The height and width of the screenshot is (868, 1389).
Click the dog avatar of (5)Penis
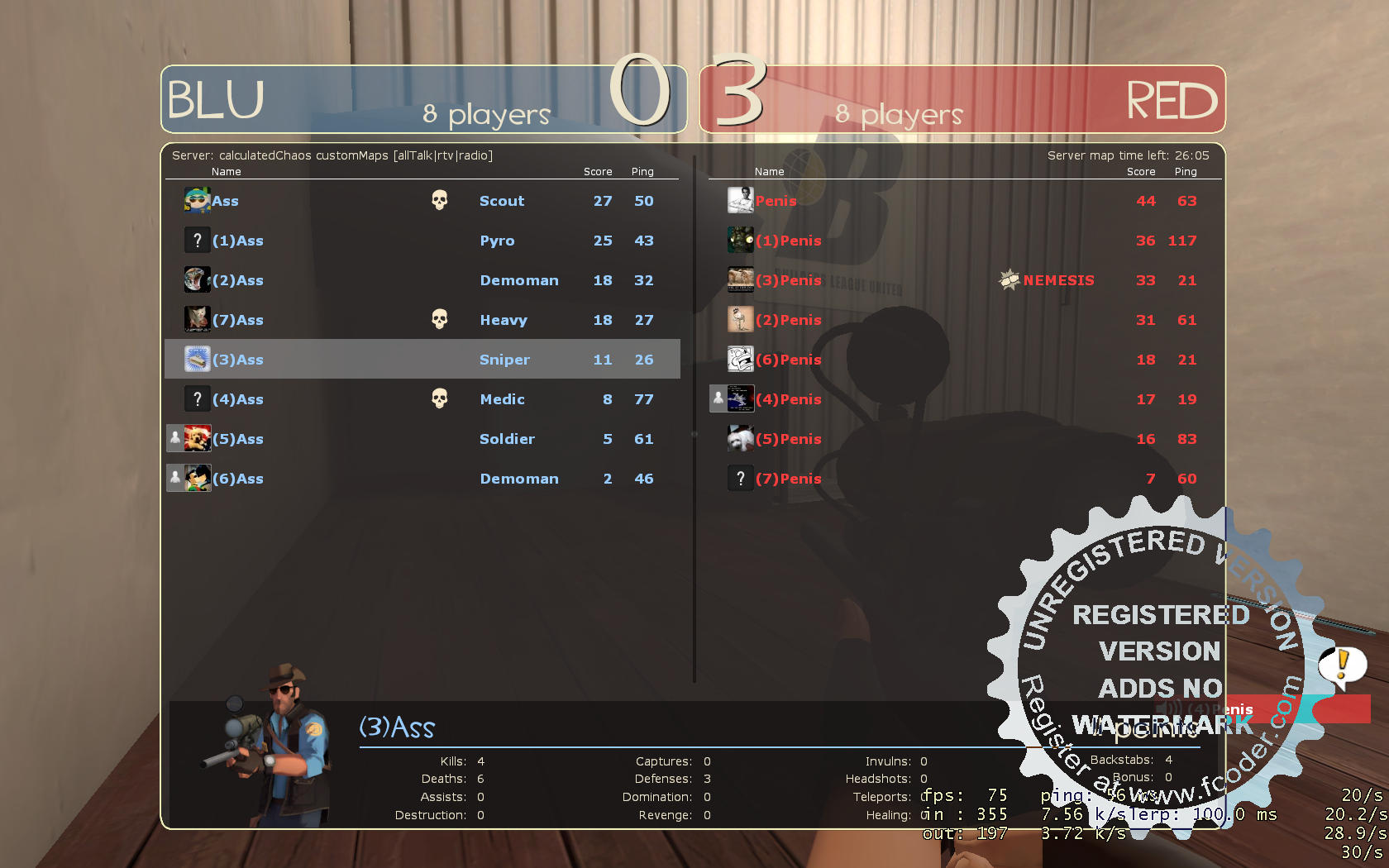click(x=740, y=437)
